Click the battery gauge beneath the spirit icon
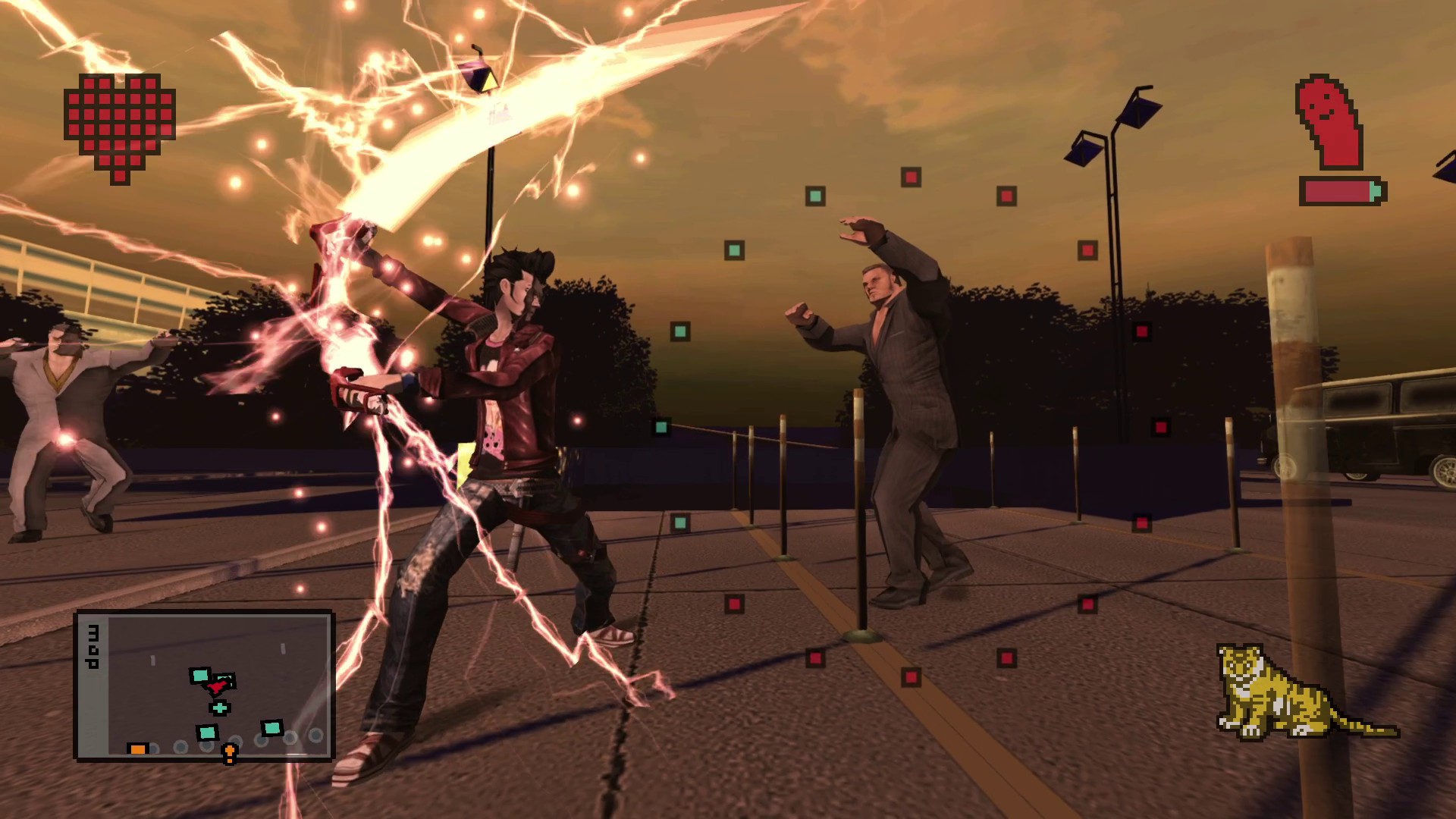The width and height of the screenshot is (1456, 819). 1341,191
